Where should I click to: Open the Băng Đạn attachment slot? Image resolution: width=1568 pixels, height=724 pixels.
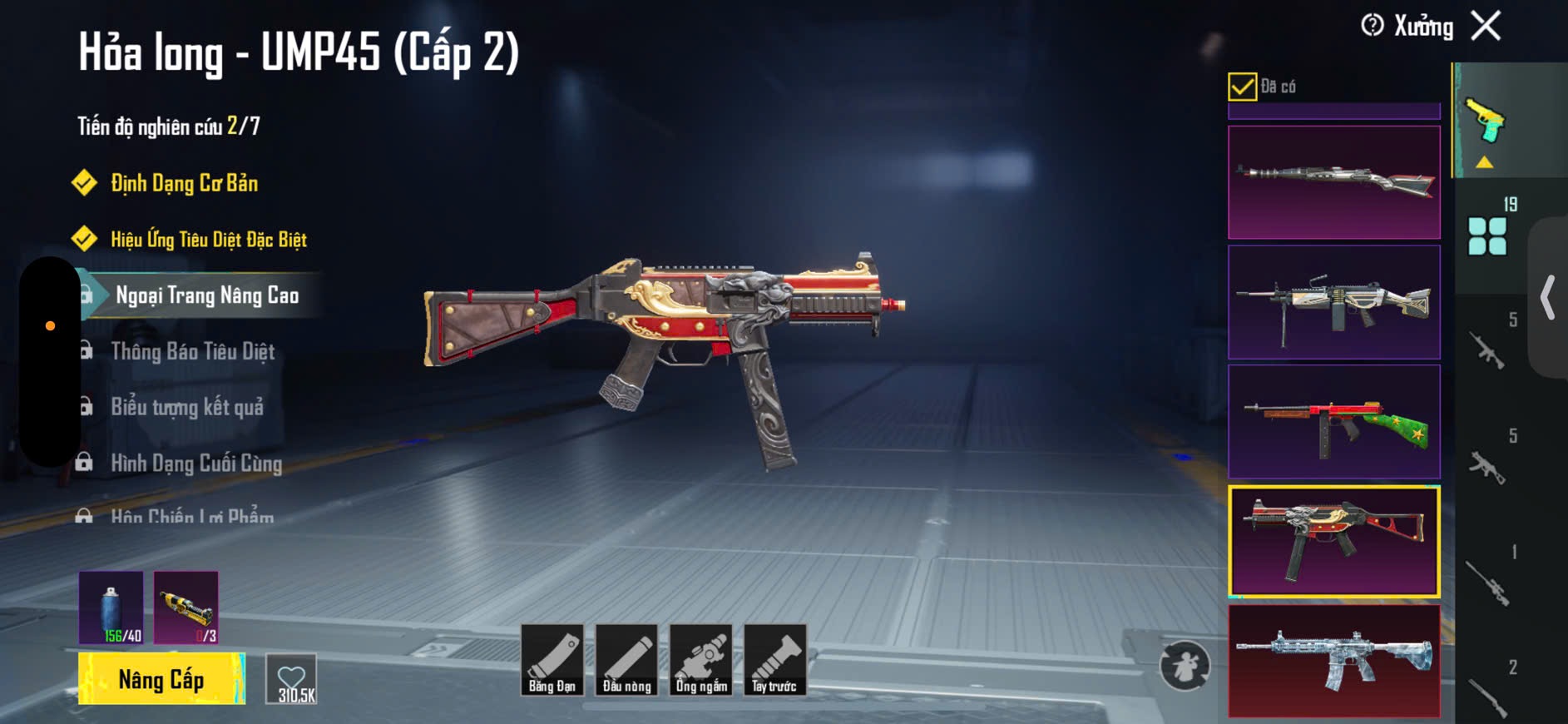click(x=552, y=660)
